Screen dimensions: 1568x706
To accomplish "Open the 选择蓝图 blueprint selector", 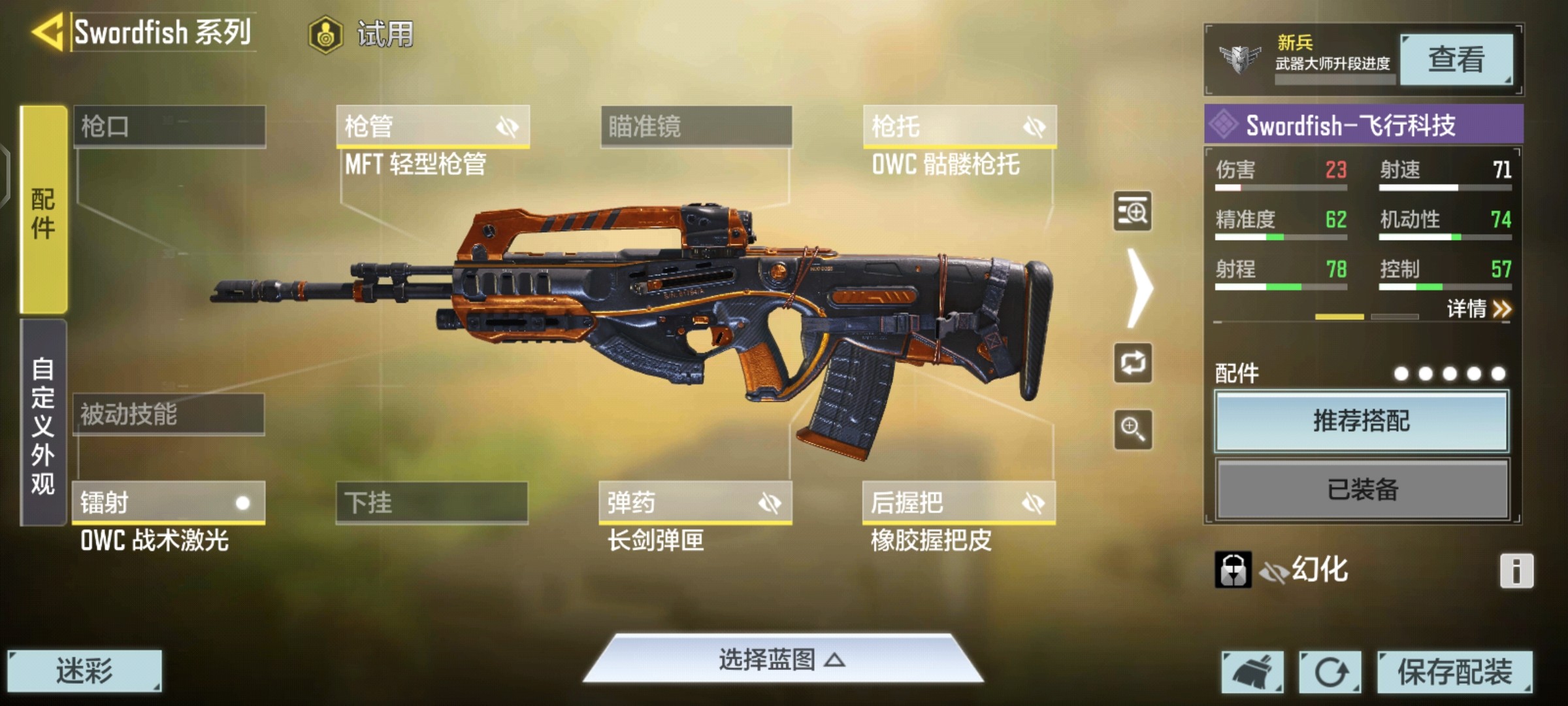I will 782,660.
